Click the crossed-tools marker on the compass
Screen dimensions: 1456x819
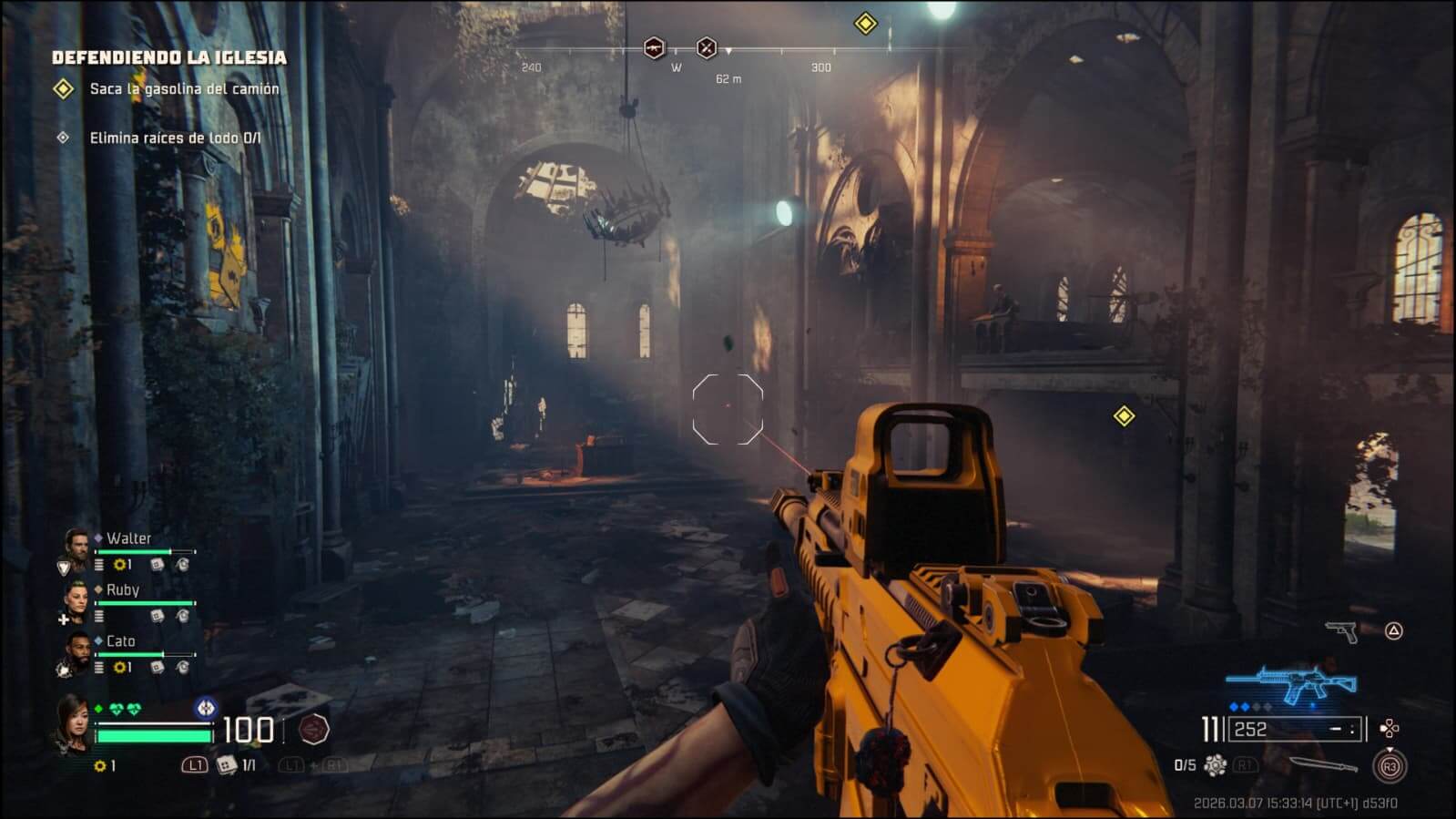(x=707, y=47)
